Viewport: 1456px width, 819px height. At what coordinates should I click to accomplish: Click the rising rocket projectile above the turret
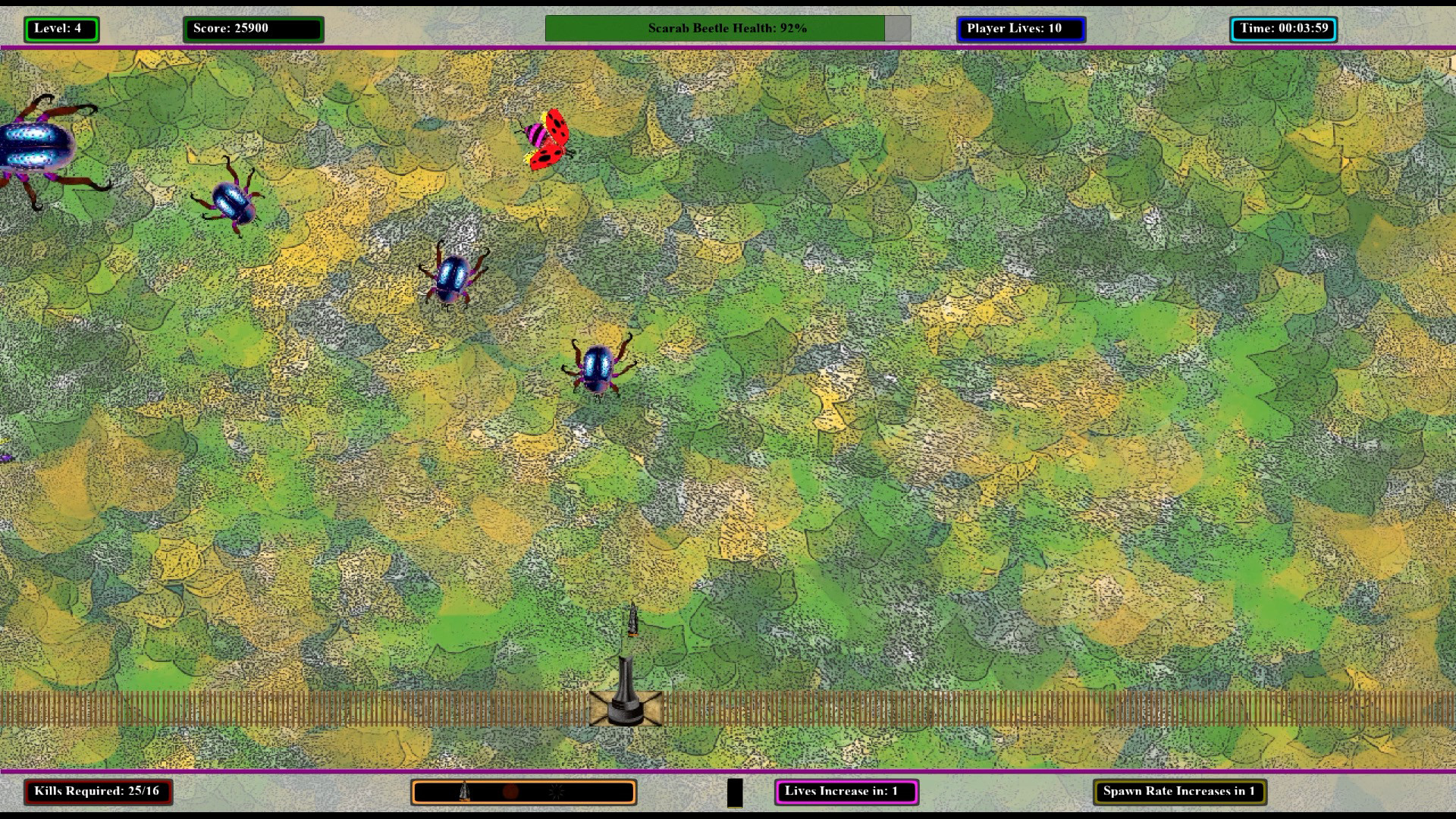point(632,620)
